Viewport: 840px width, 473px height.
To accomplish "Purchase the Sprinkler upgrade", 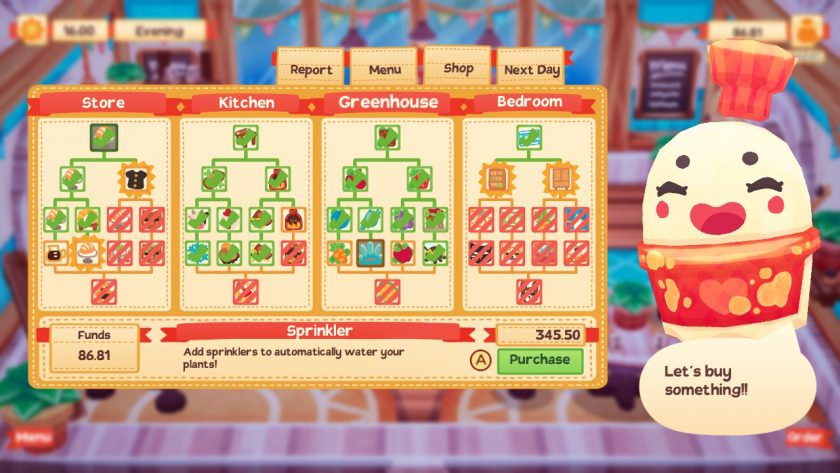I will pyautogui.click(x=539, y=360).
